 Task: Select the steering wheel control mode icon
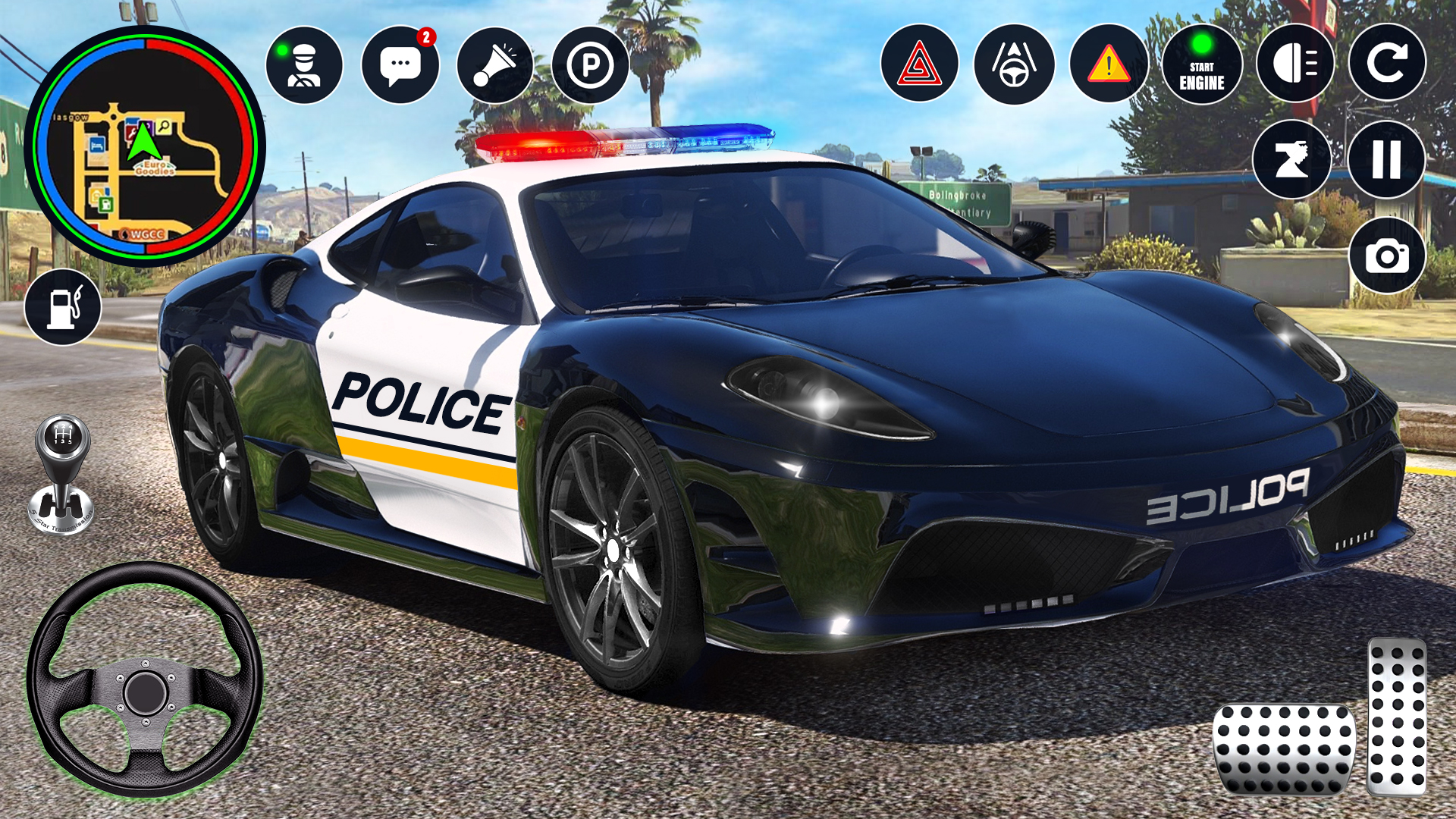point(1015,64)
